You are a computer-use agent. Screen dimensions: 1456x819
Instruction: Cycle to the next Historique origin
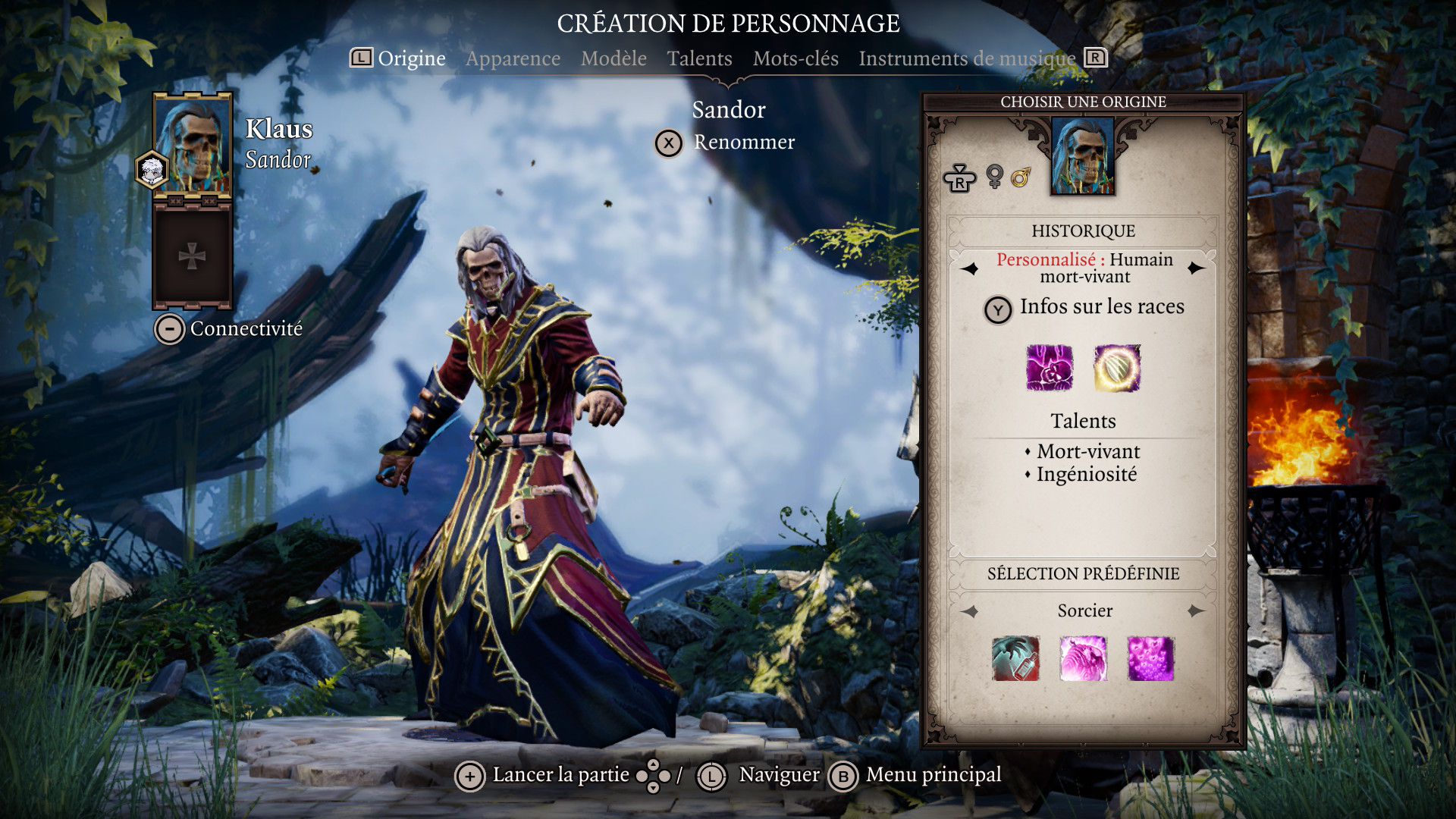tap(1197, 268)
